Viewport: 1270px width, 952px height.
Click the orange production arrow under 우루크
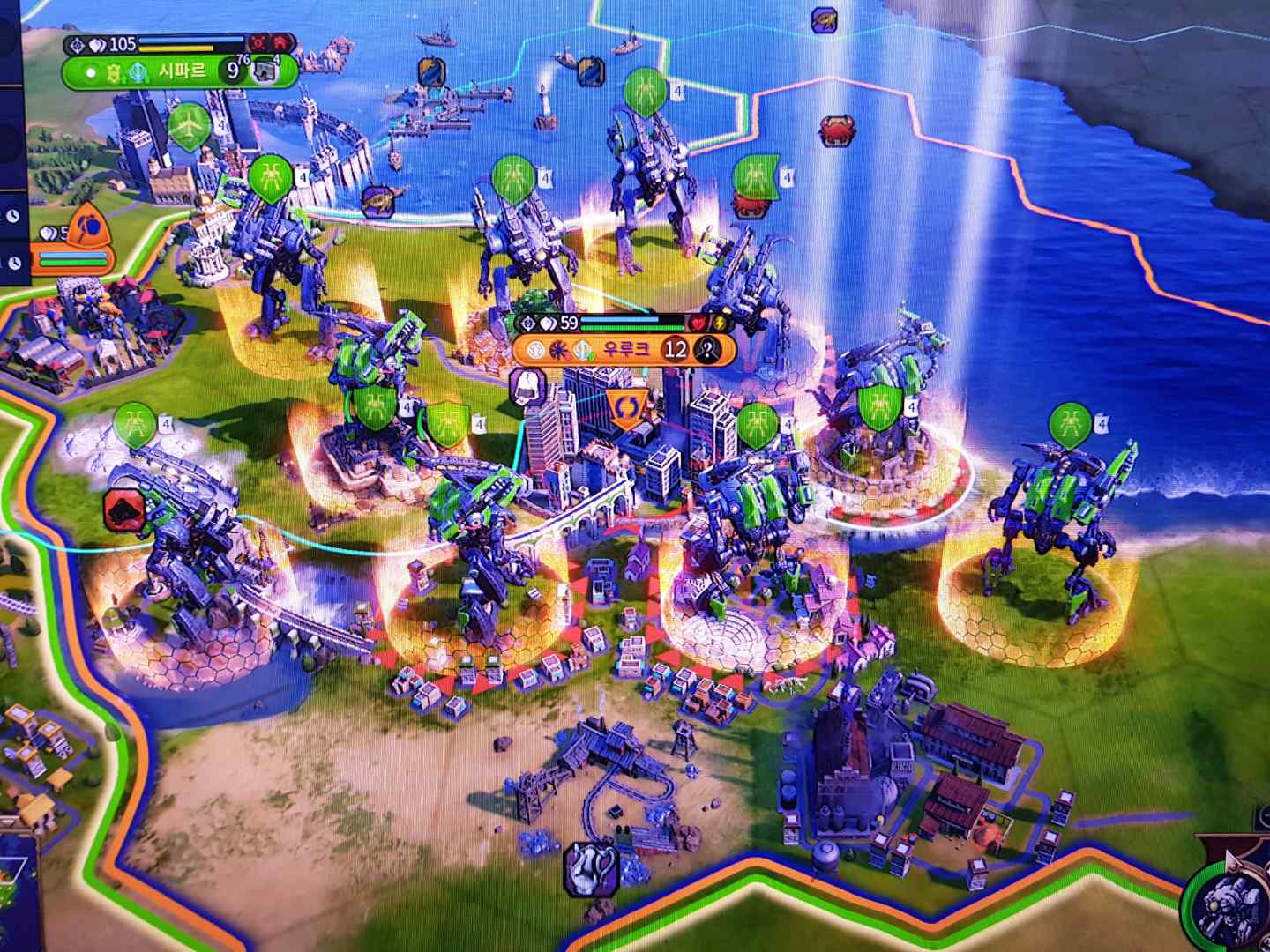(627, 408)
